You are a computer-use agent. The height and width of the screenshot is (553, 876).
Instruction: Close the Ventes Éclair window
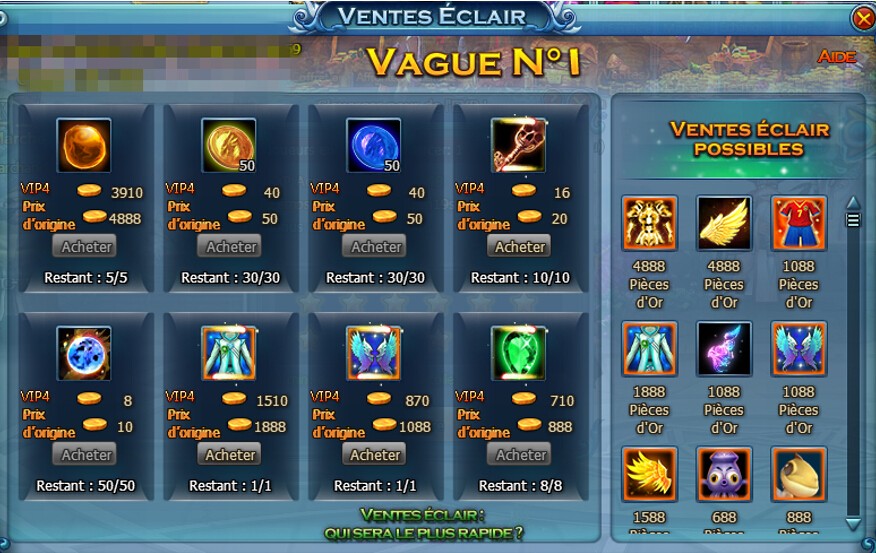[862, 18]
